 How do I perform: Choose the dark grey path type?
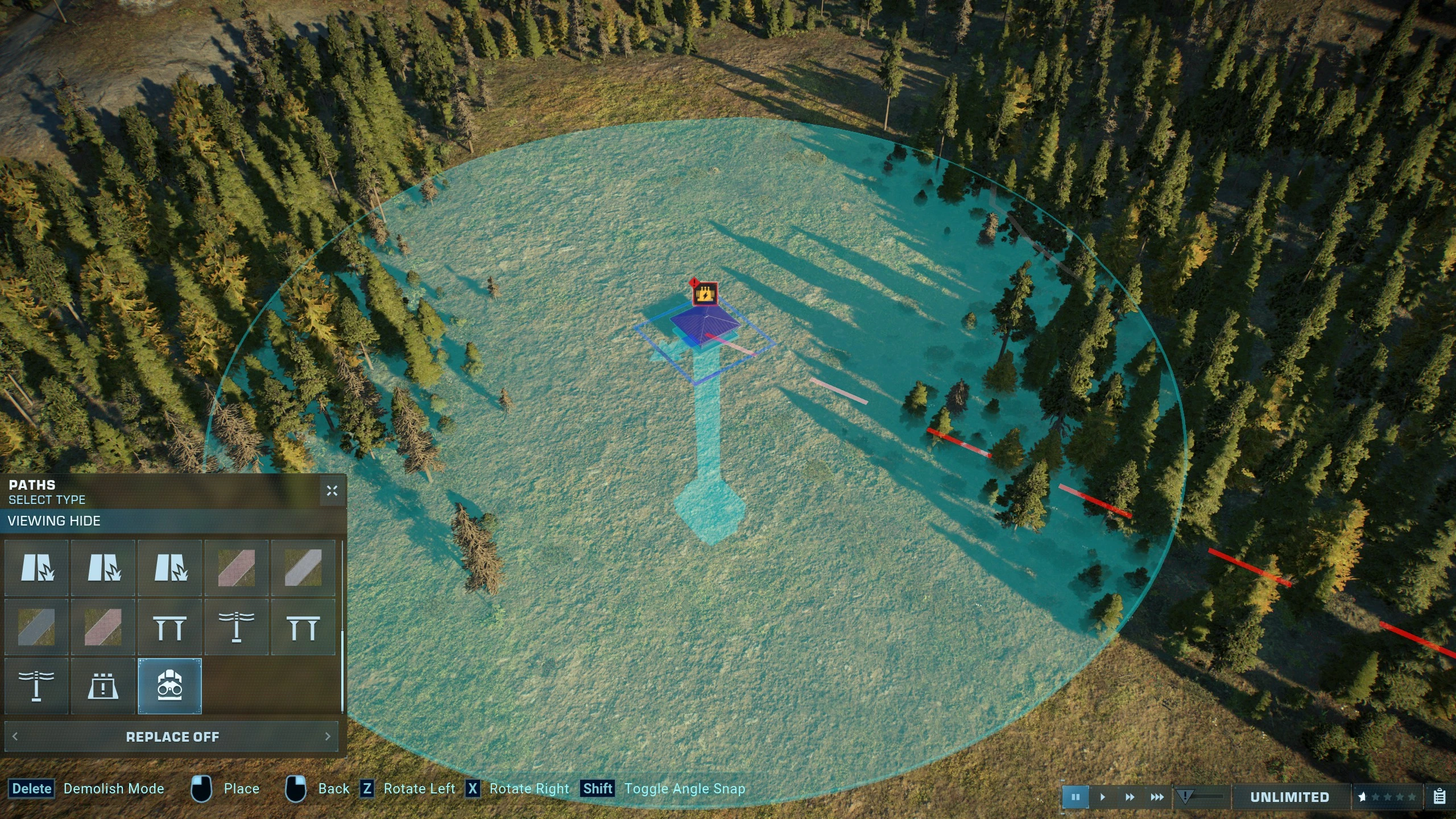[x=36, y=627]
